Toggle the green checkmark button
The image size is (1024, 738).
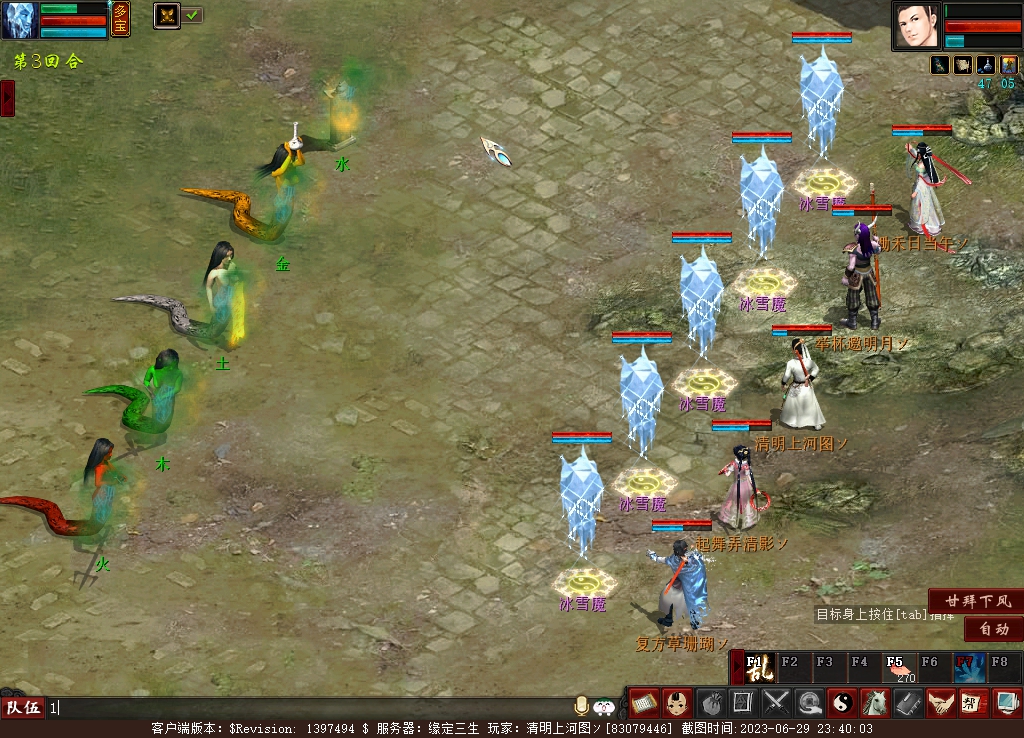click(x=192, y=15)
